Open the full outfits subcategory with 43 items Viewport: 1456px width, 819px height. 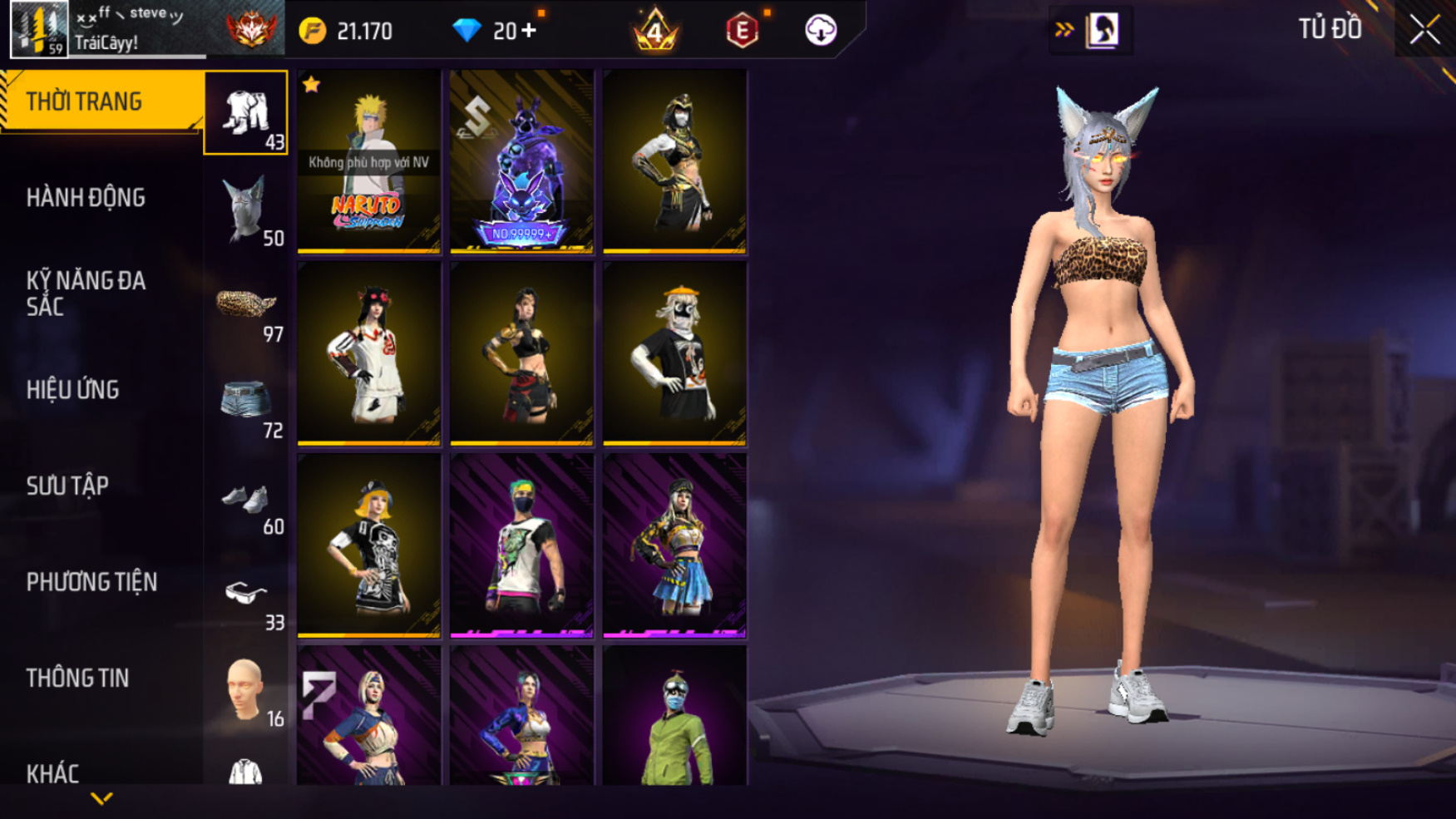(246, 113)
